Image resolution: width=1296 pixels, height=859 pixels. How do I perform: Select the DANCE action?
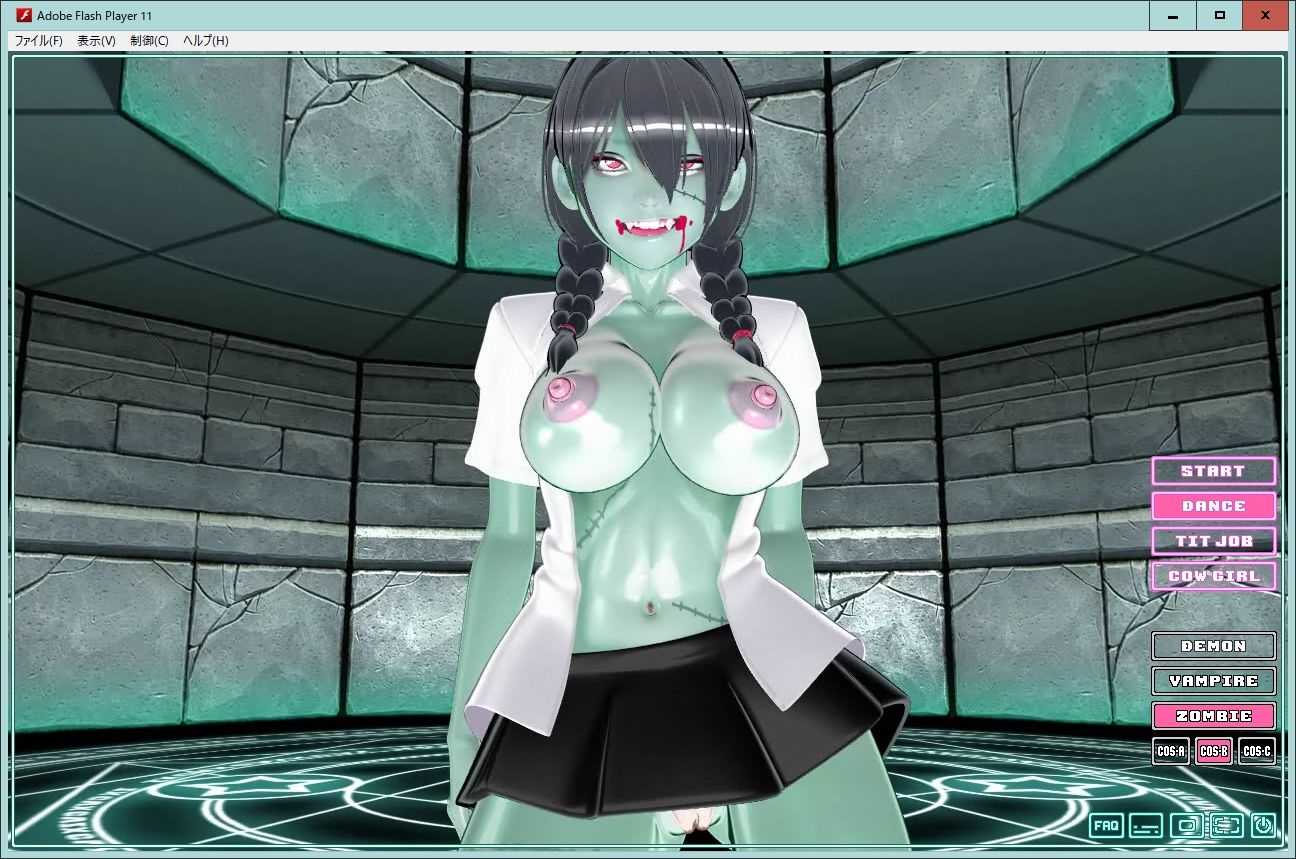tap(1213, 506)
